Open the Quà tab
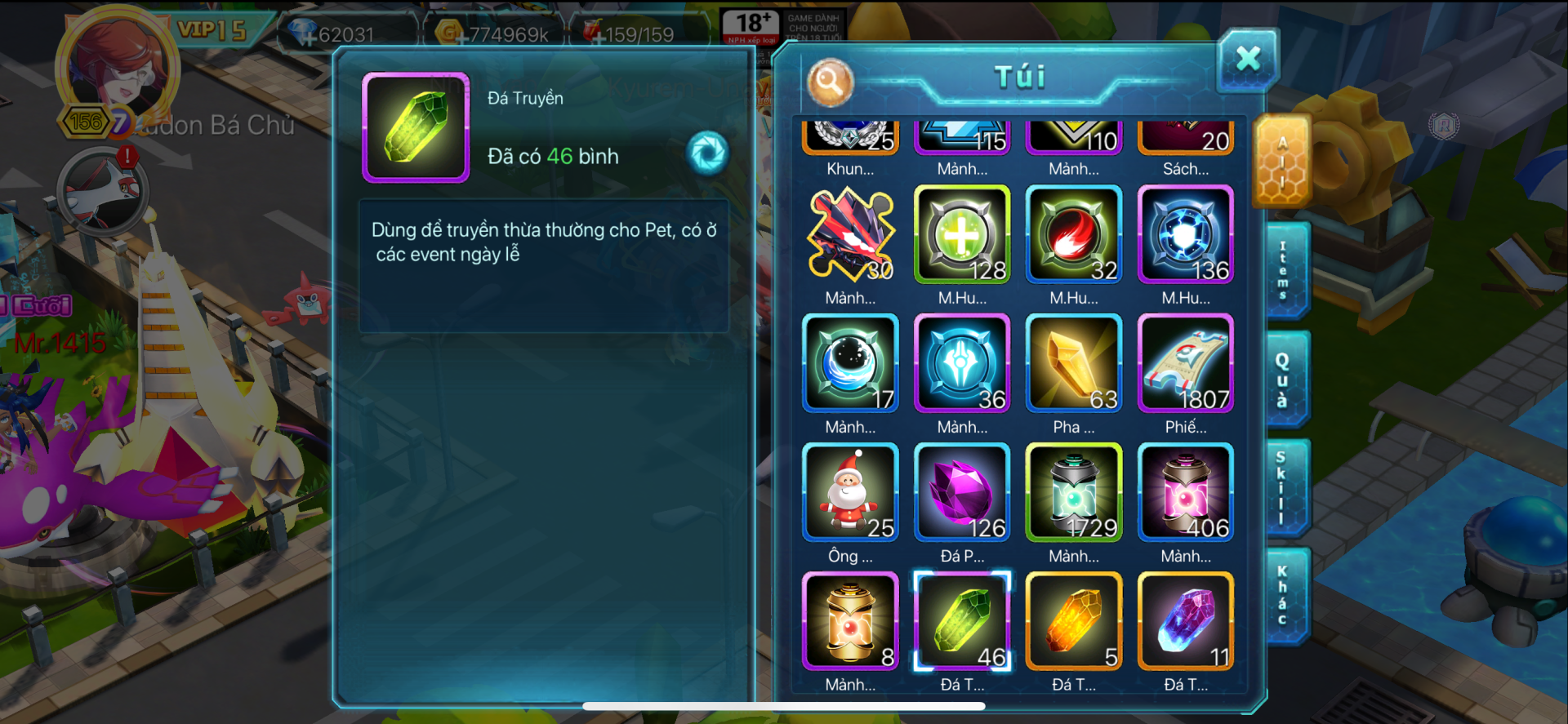 [x=1284, y=380]
